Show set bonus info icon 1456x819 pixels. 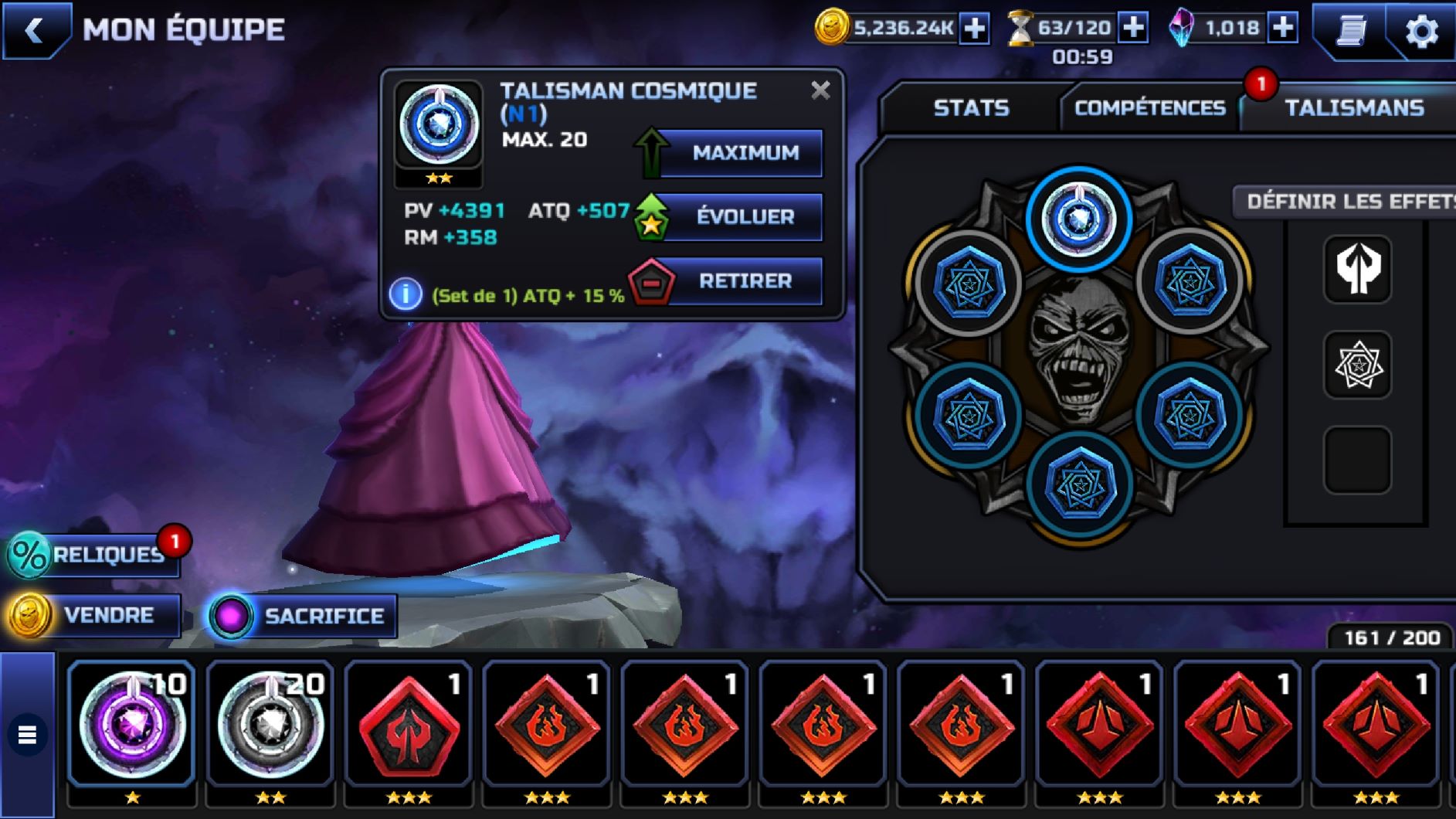pyautogui.click(x=406, y=295)
